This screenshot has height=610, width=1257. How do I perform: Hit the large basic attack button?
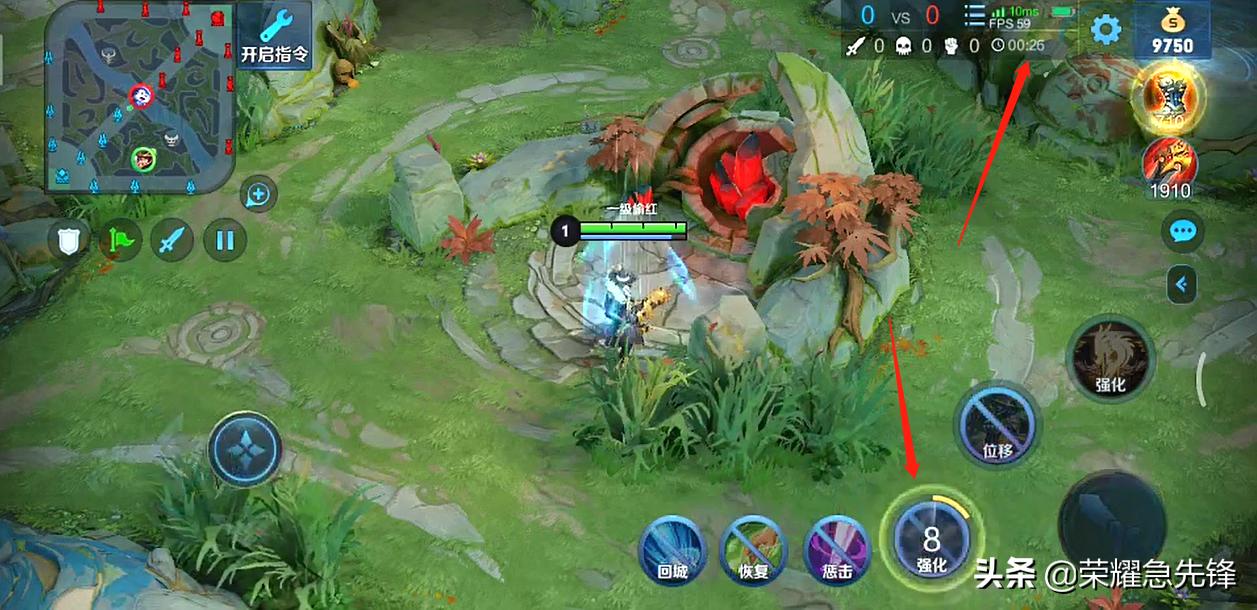coord(1111,520)
